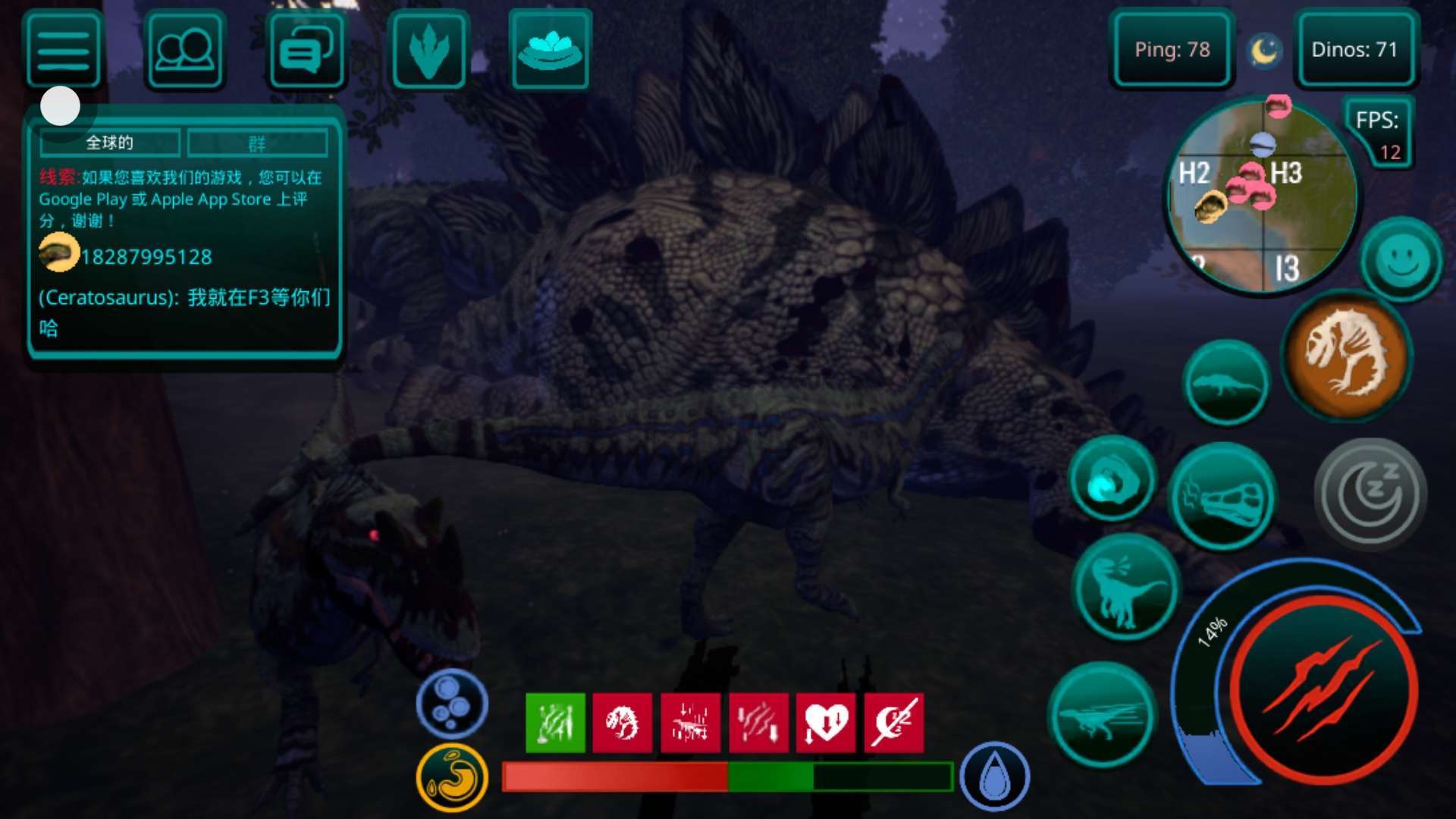Switch to the 群 chat tab
Screen dimensions: 1456x819
257,143
